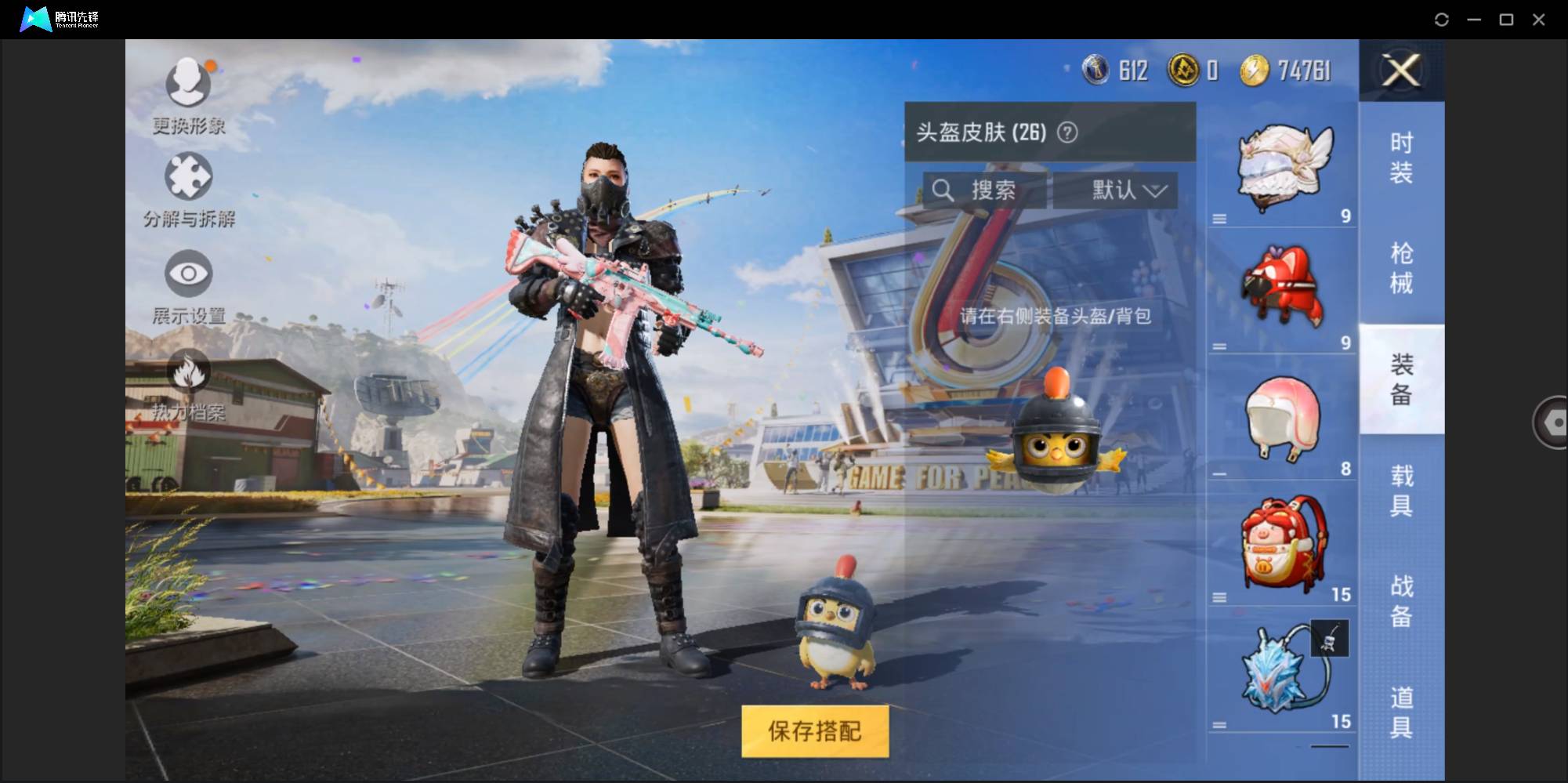Expand the 默认 sorting dropdown

(x=1116, y=190)
